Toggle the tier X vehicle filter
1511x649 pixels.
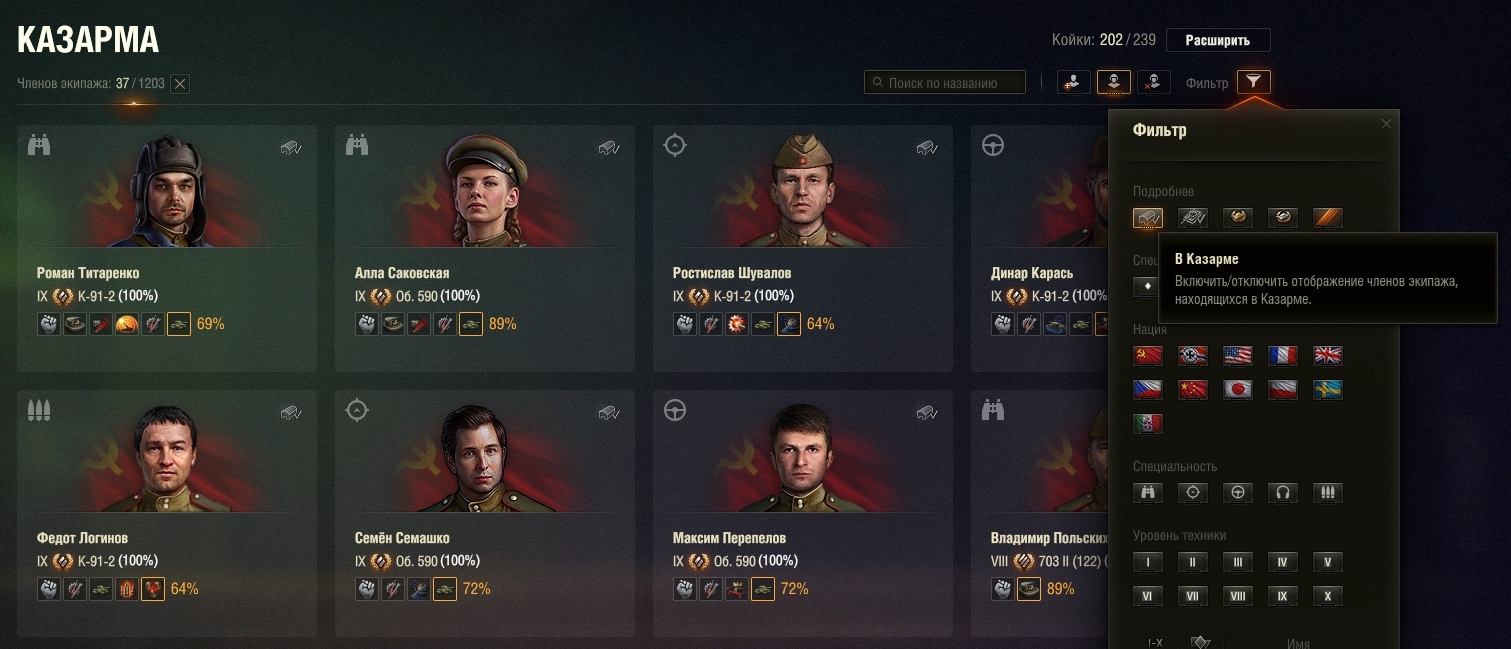pos(1327,596)
